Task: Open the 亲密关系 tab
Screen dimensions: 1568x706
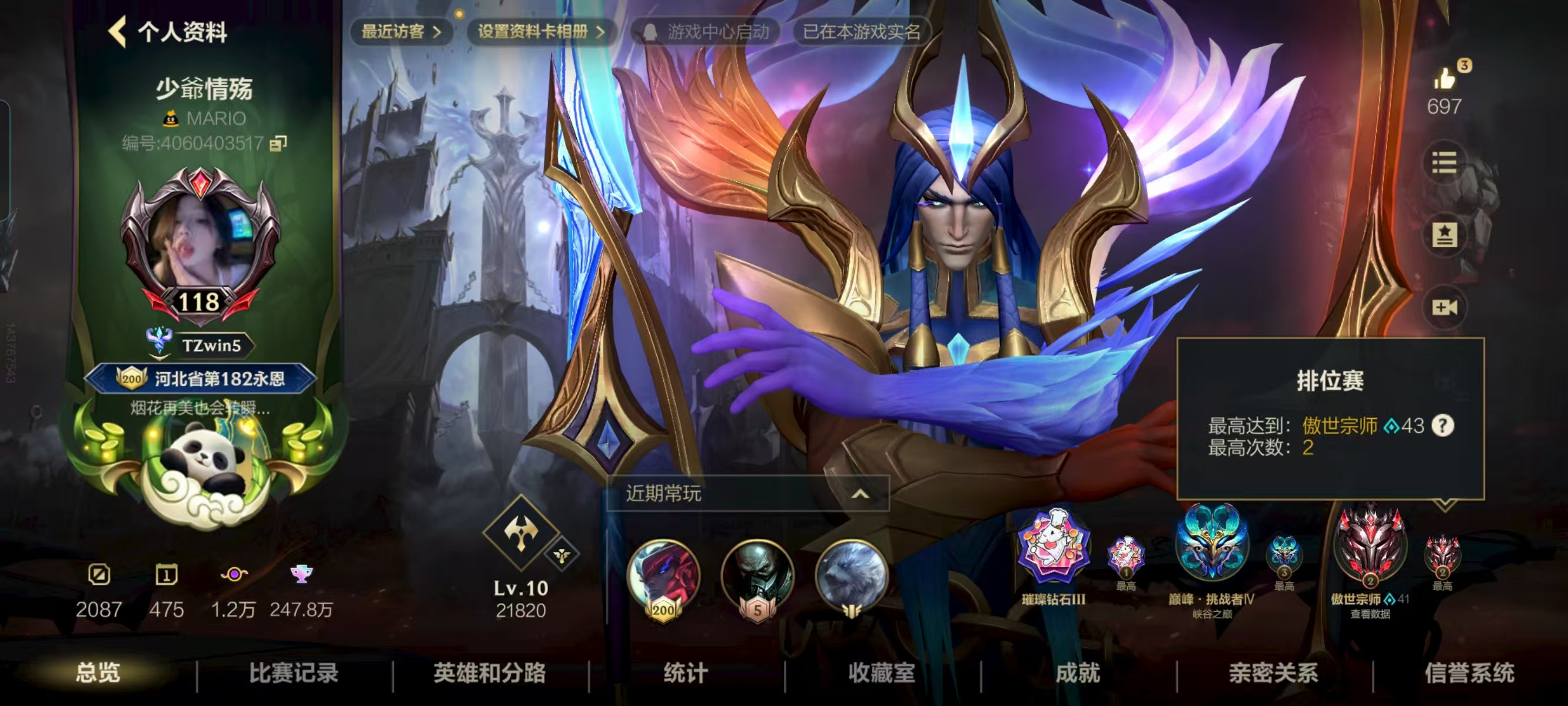Action: coord(1273,673)
